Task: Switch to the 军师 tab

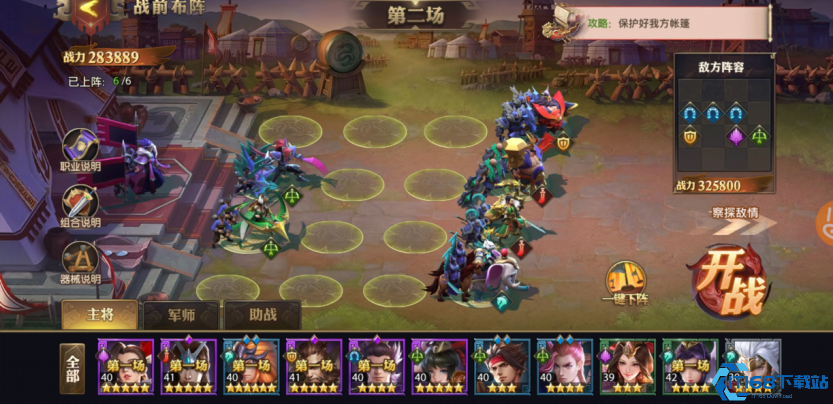Action: click(x=181, y=315)
